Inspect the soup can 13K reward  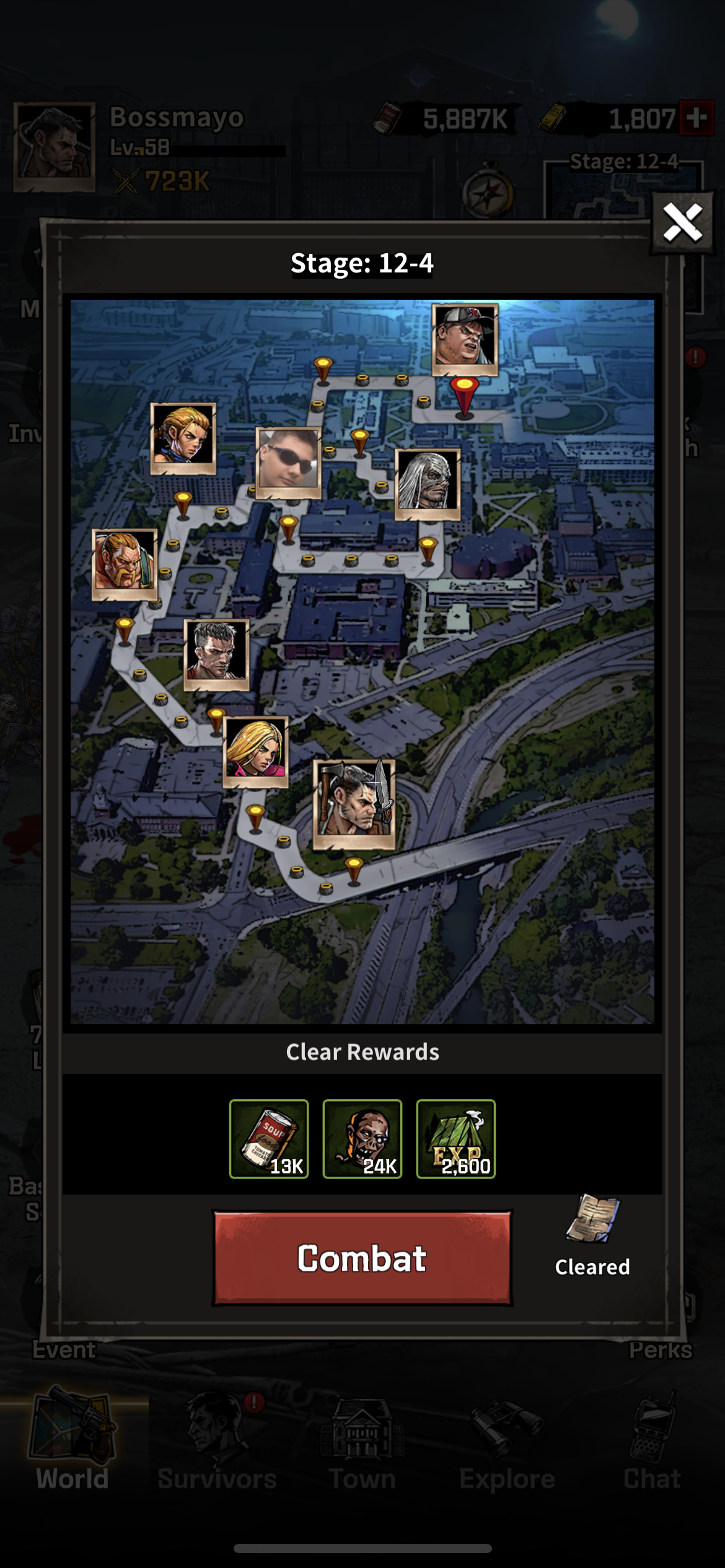pyautogui.click(x=269, y=1138)
